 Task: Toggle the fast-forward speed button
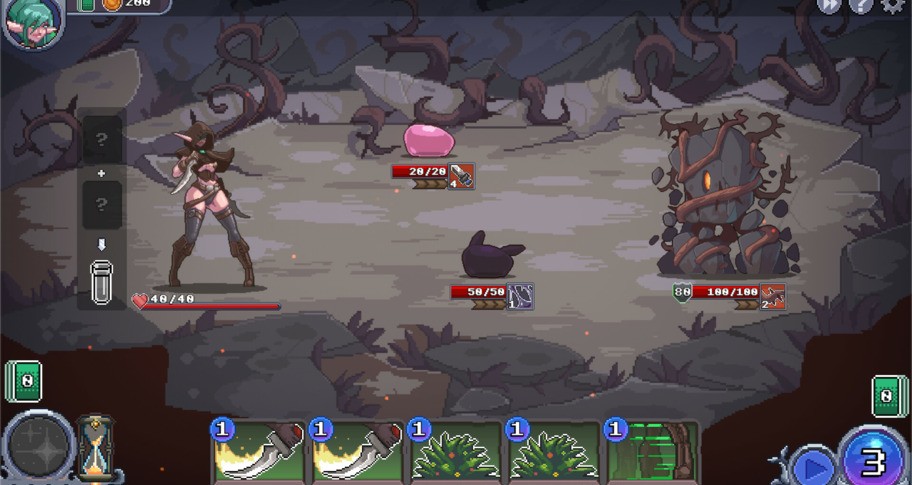click(x=829, y=6)
